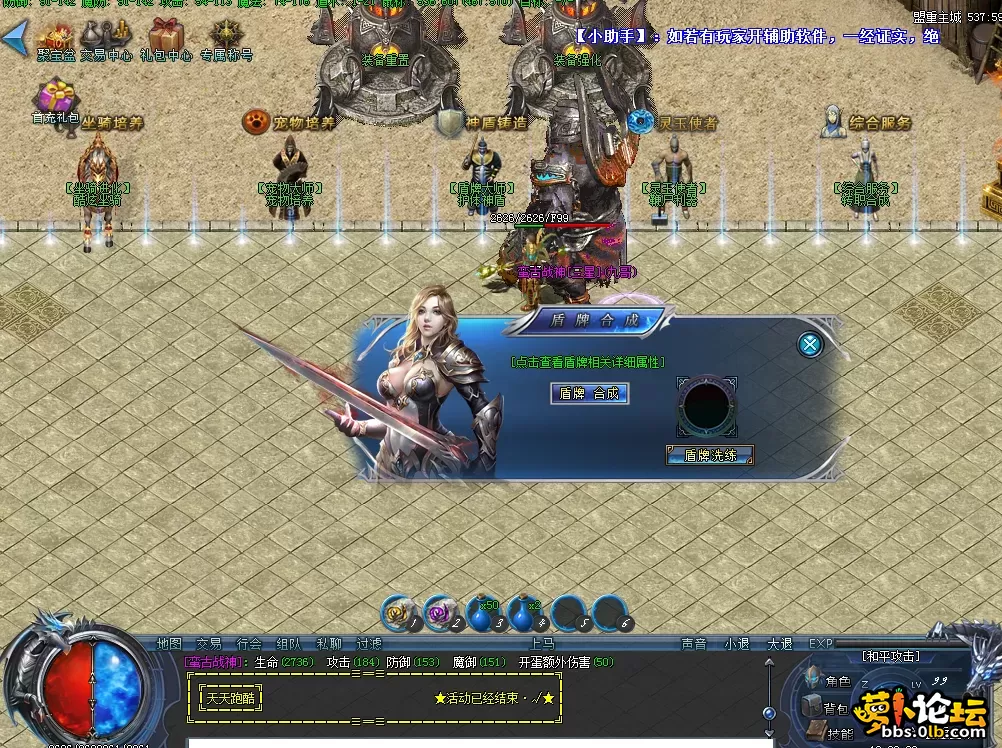Click the 盾牌合成 button in the dialog
This screenshot has height=748, width=1002.
[590, 394]
